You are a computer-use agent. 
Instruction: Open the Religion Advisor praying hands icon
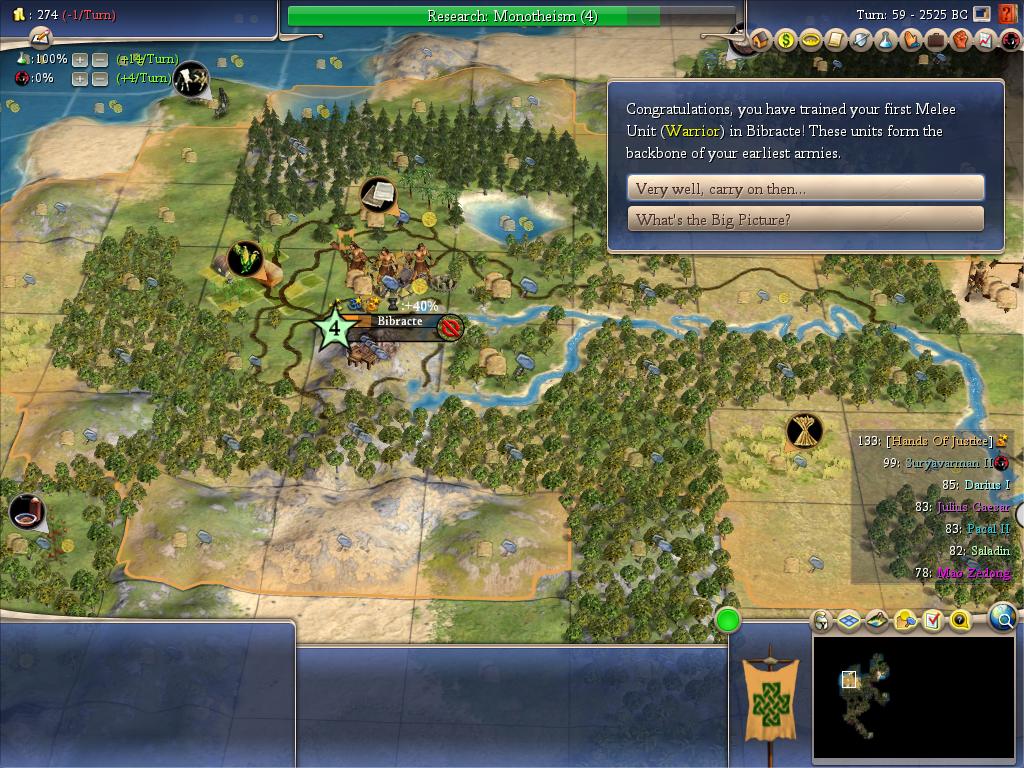point(911,40)
